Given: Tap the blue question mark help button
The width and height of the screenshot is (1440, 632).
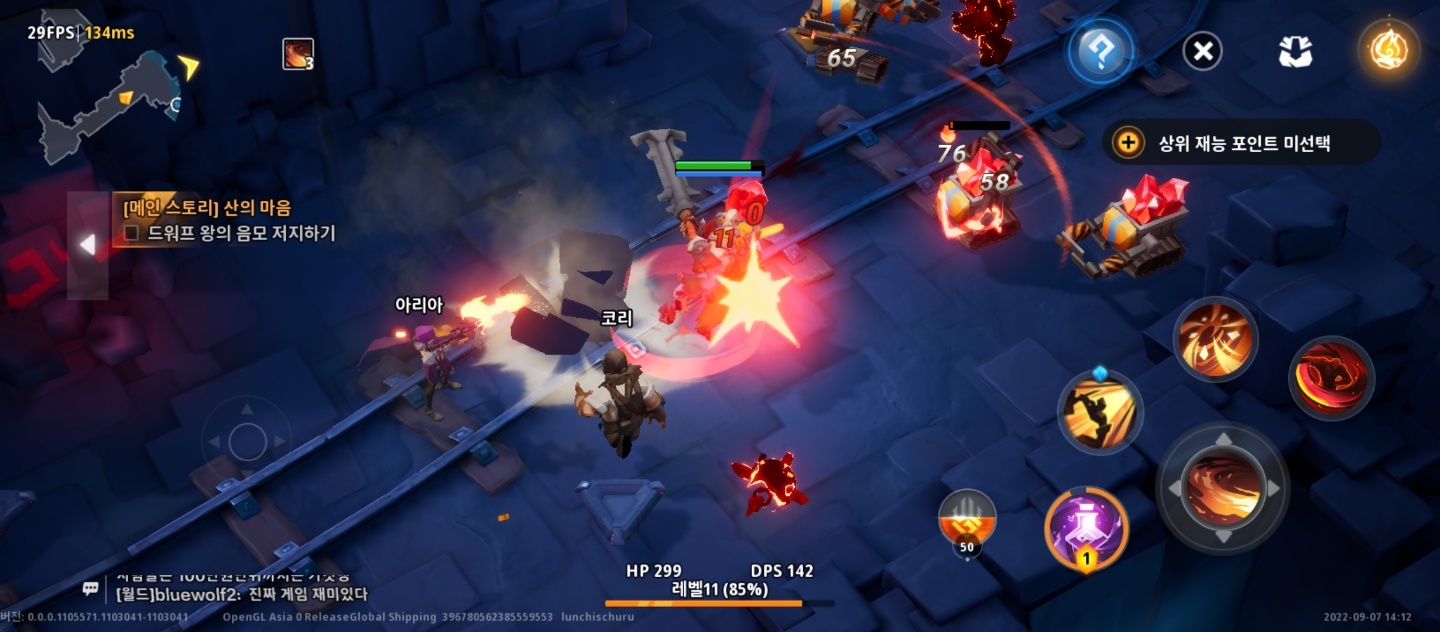Looking at the screenshot, I should [1100, 50].
